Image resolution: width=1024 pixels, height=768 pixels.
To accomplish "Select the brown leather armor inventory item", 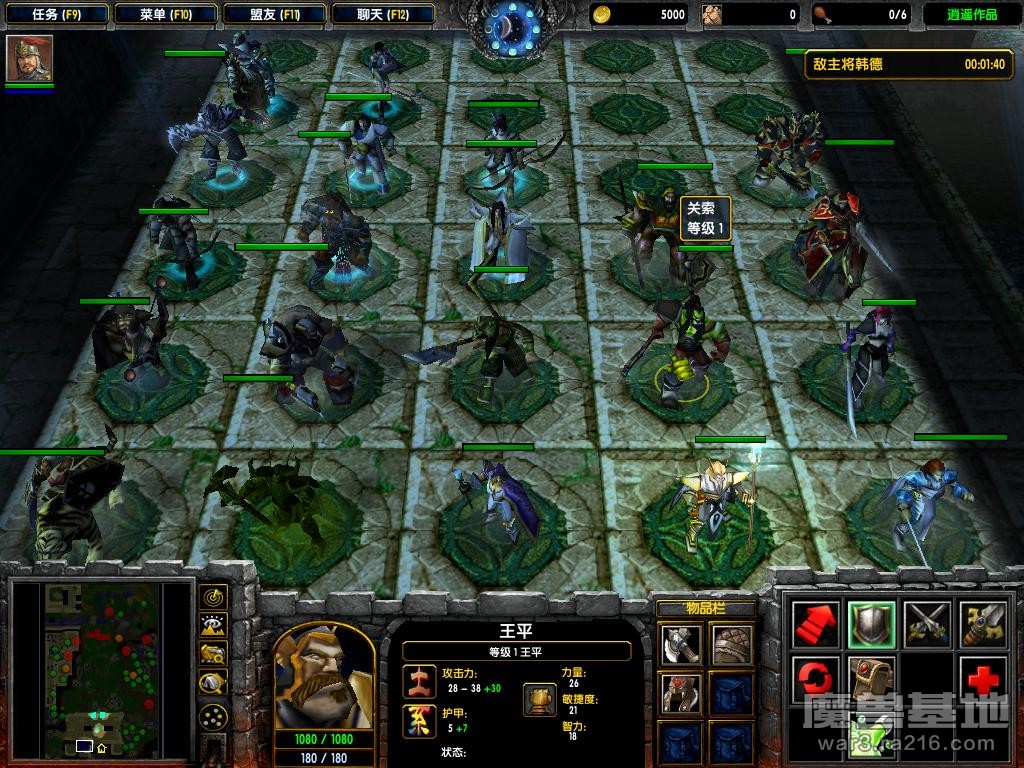I will point(731,645).
